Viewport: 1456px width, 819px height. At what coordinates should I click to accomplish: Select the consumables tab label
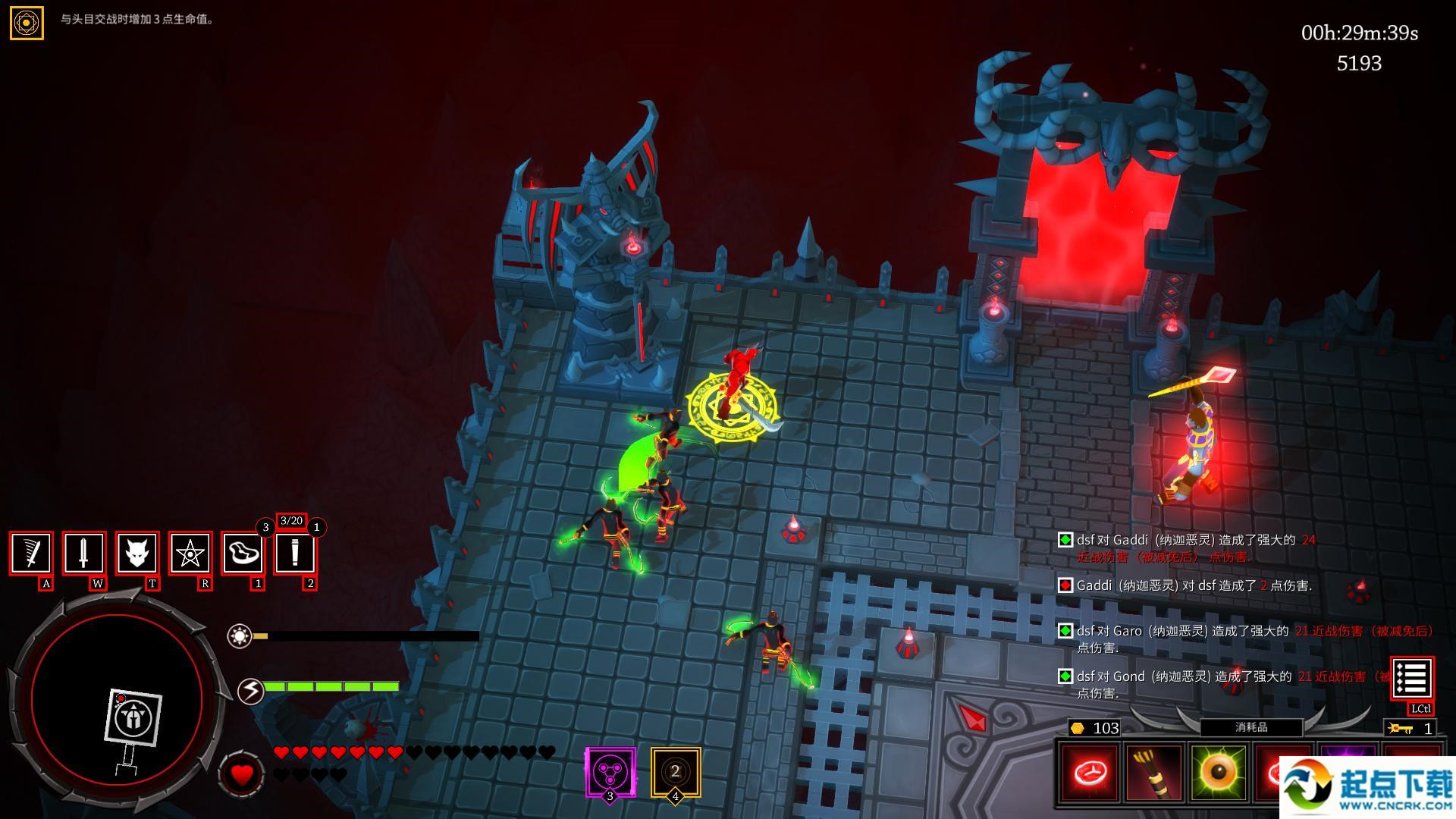(1251, 727)
